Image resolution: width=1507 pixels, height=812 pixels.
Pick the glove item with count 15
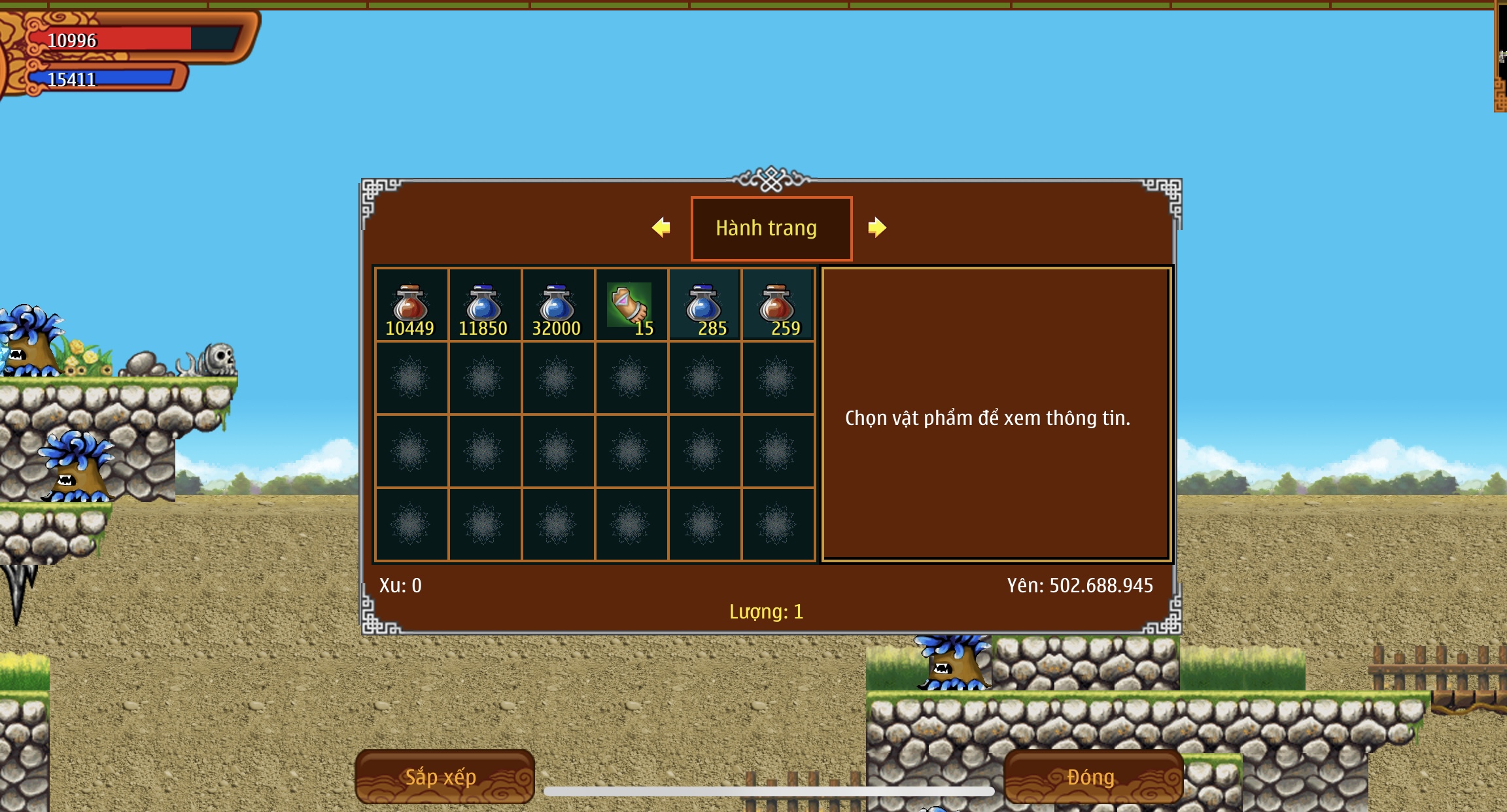631,305
